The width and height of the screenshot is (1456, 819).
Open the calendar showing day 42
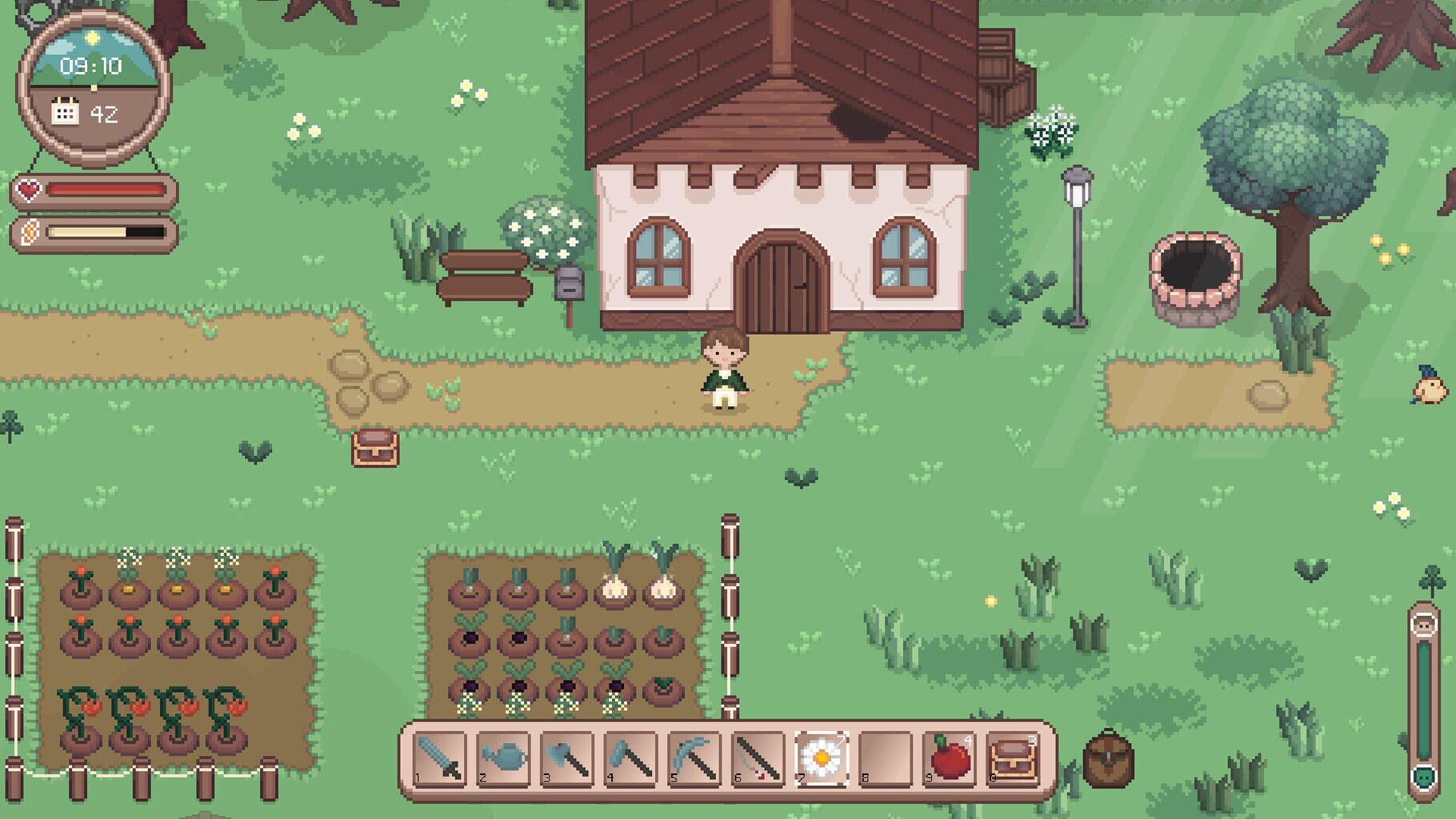point(82,113)
